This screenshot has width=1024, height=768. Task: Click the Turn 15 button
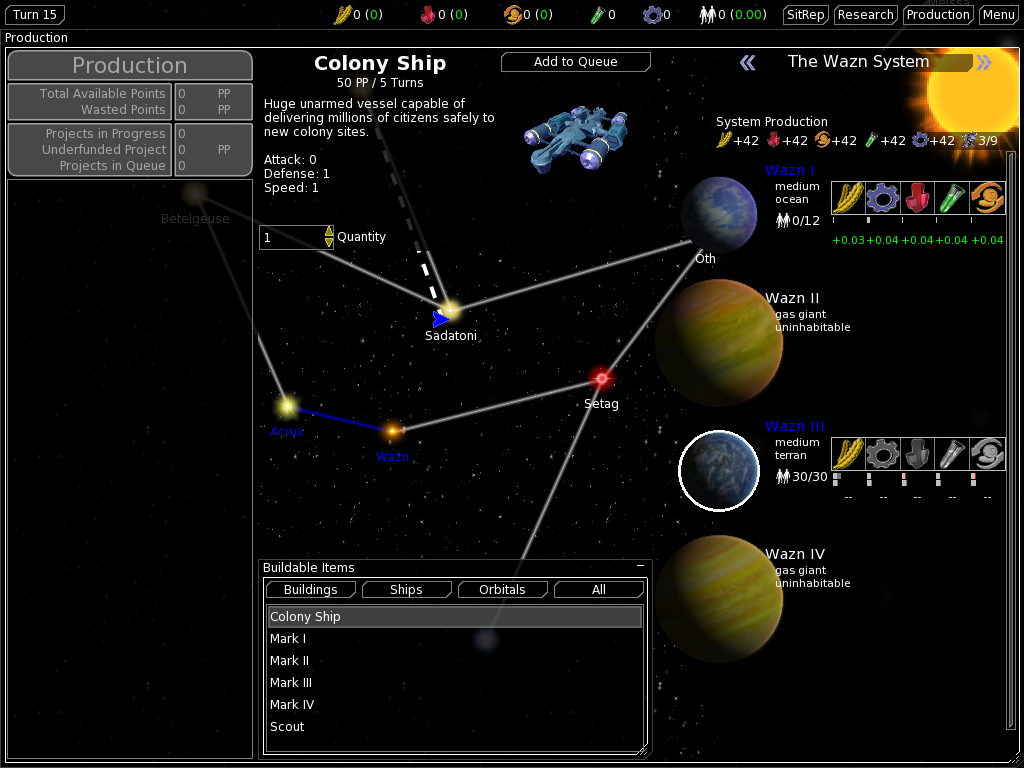(x=35, y=15)
